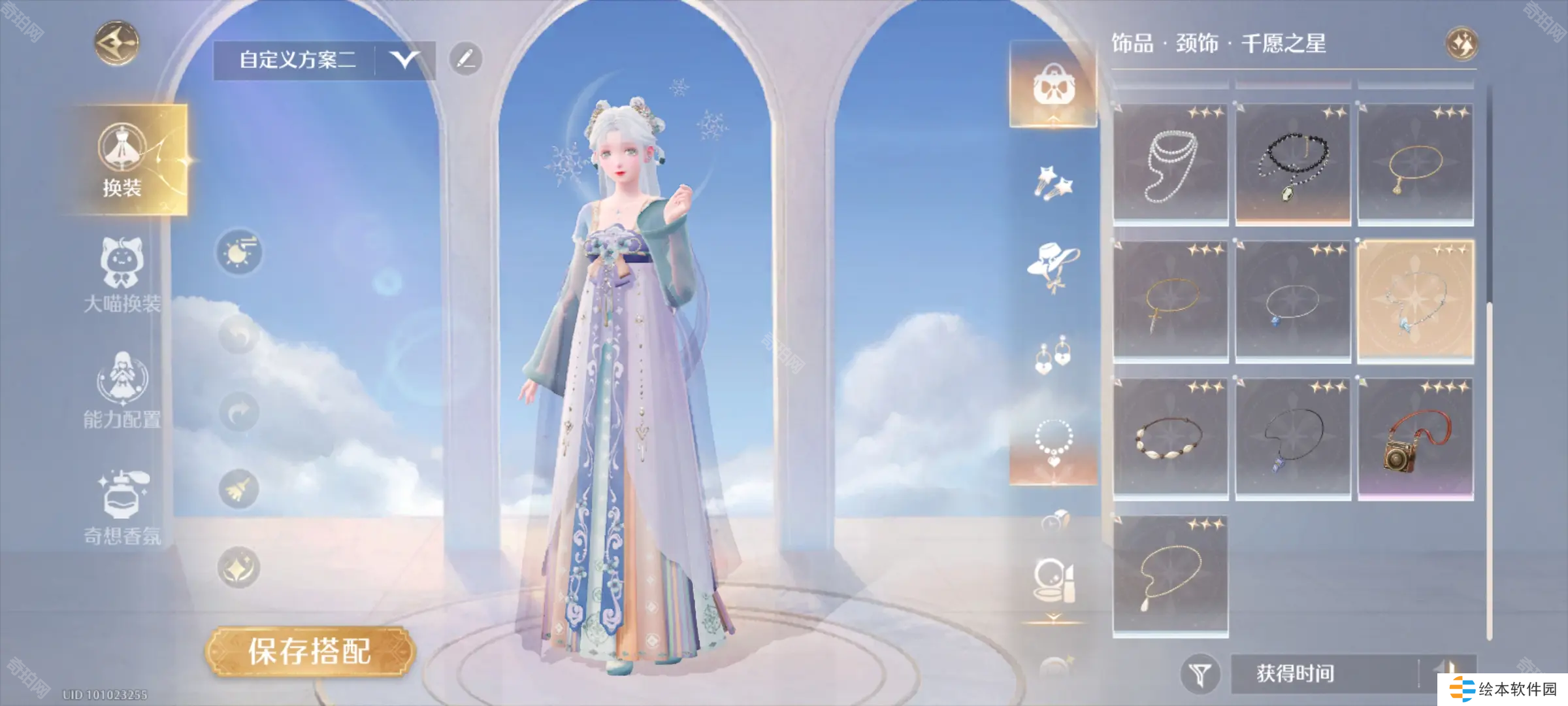
Task: Switch to 大喵换装 cat outfit tab
Action: (122, 276)
